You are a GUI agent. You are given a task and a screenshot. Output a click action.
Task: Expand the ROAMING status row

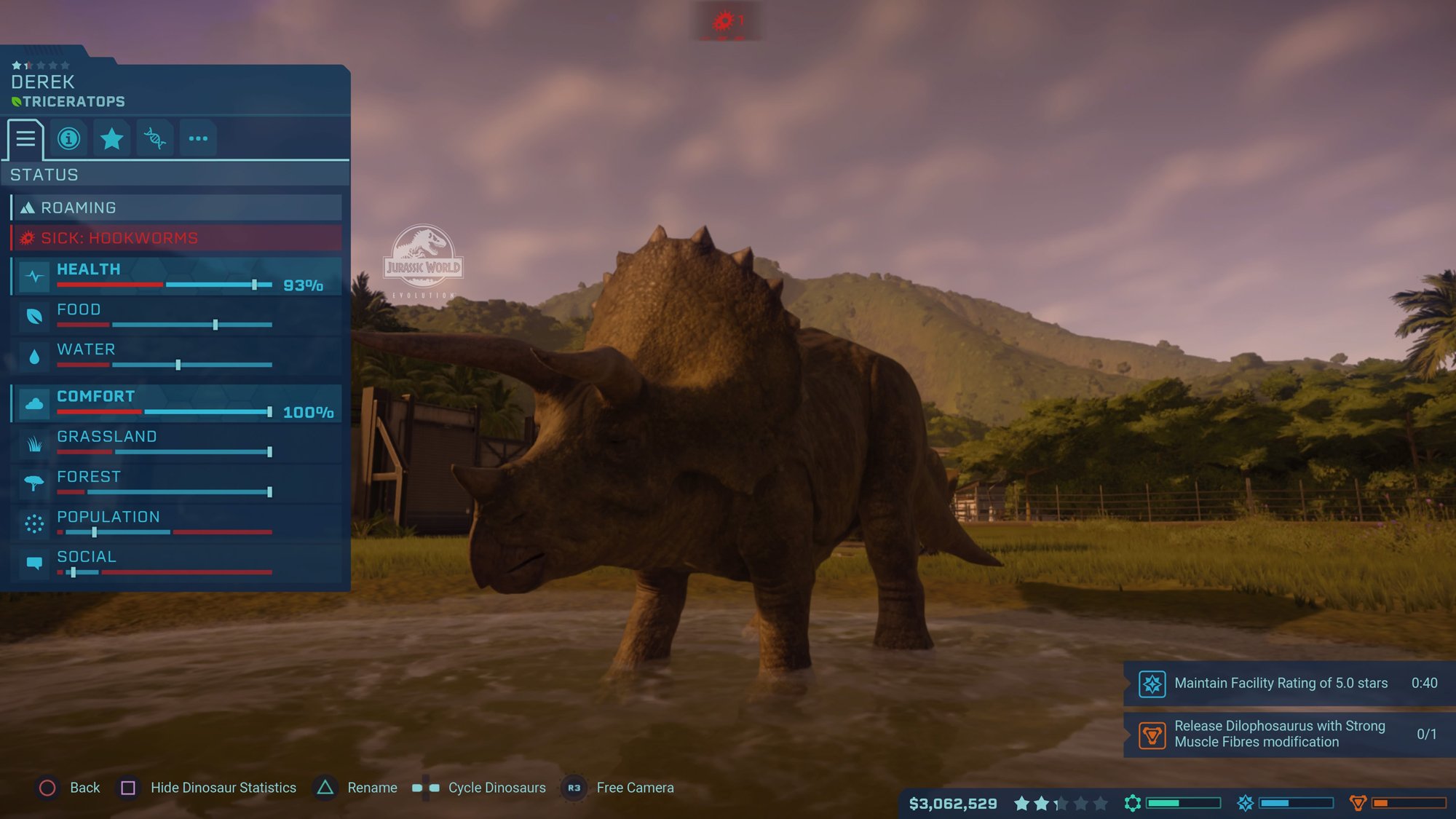[175, 207]
